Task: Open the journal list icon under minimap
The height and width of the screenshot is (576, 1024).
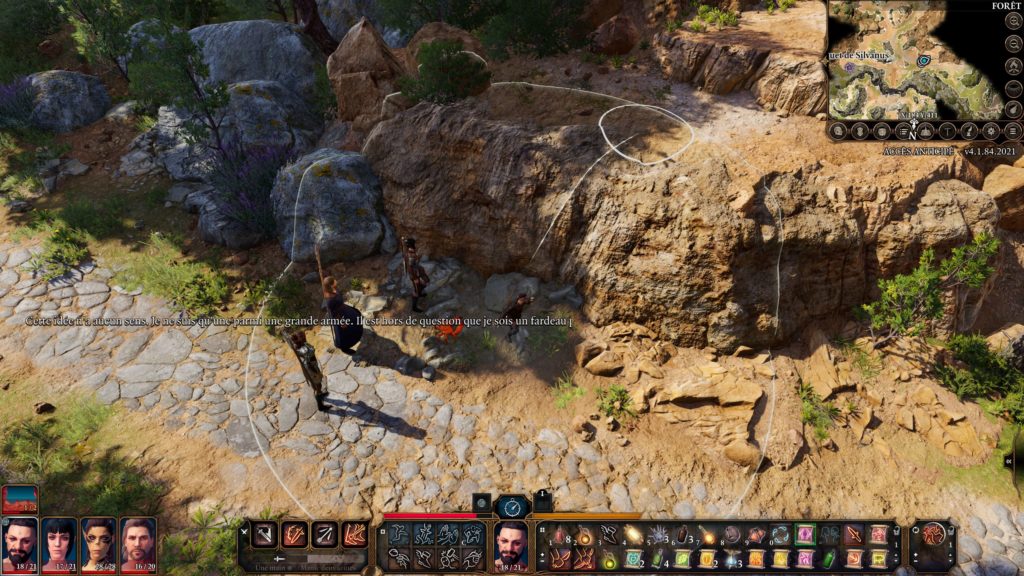Action: 903,131
